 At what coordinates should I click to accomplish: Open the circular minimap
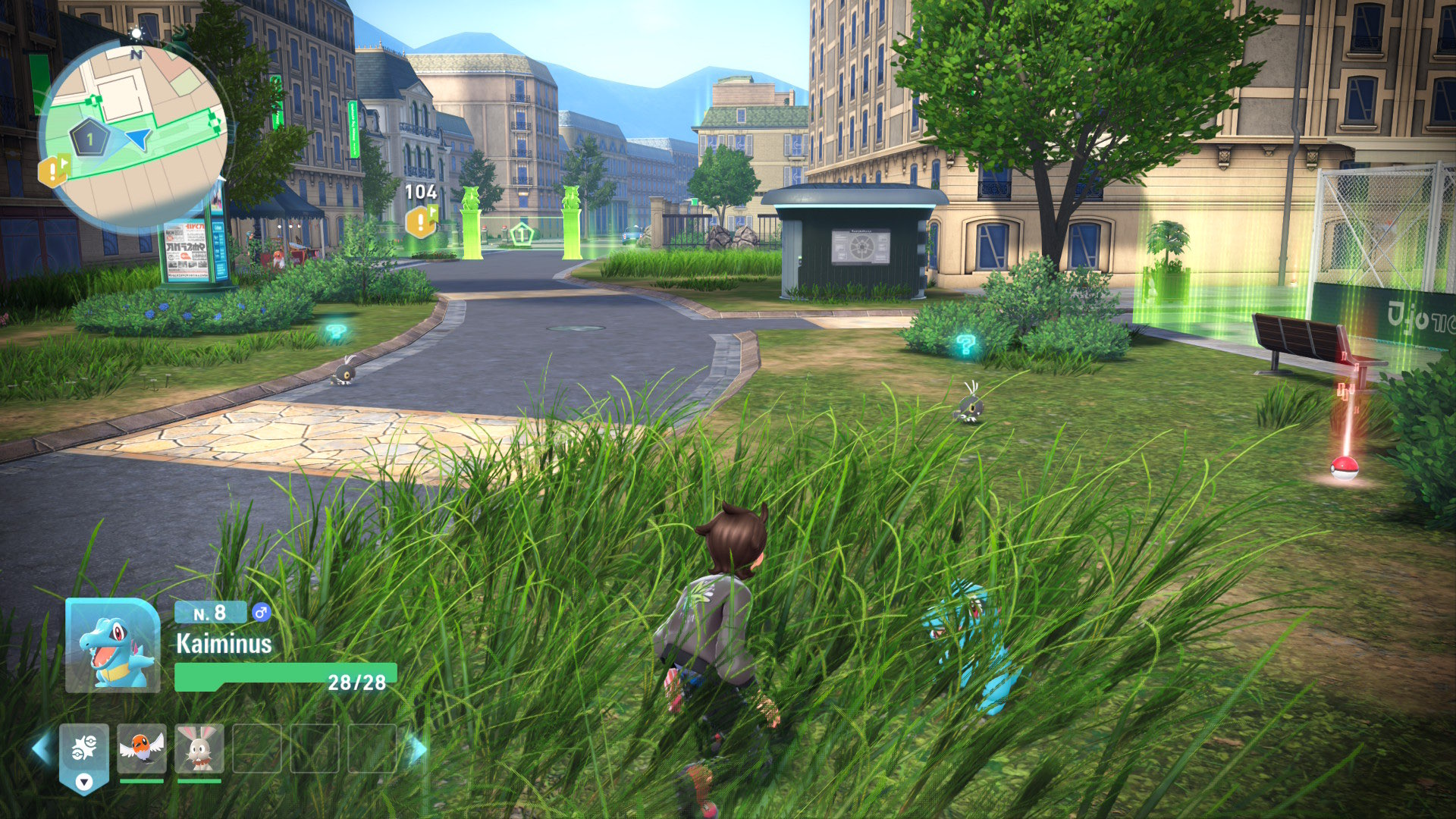point(133,135)
